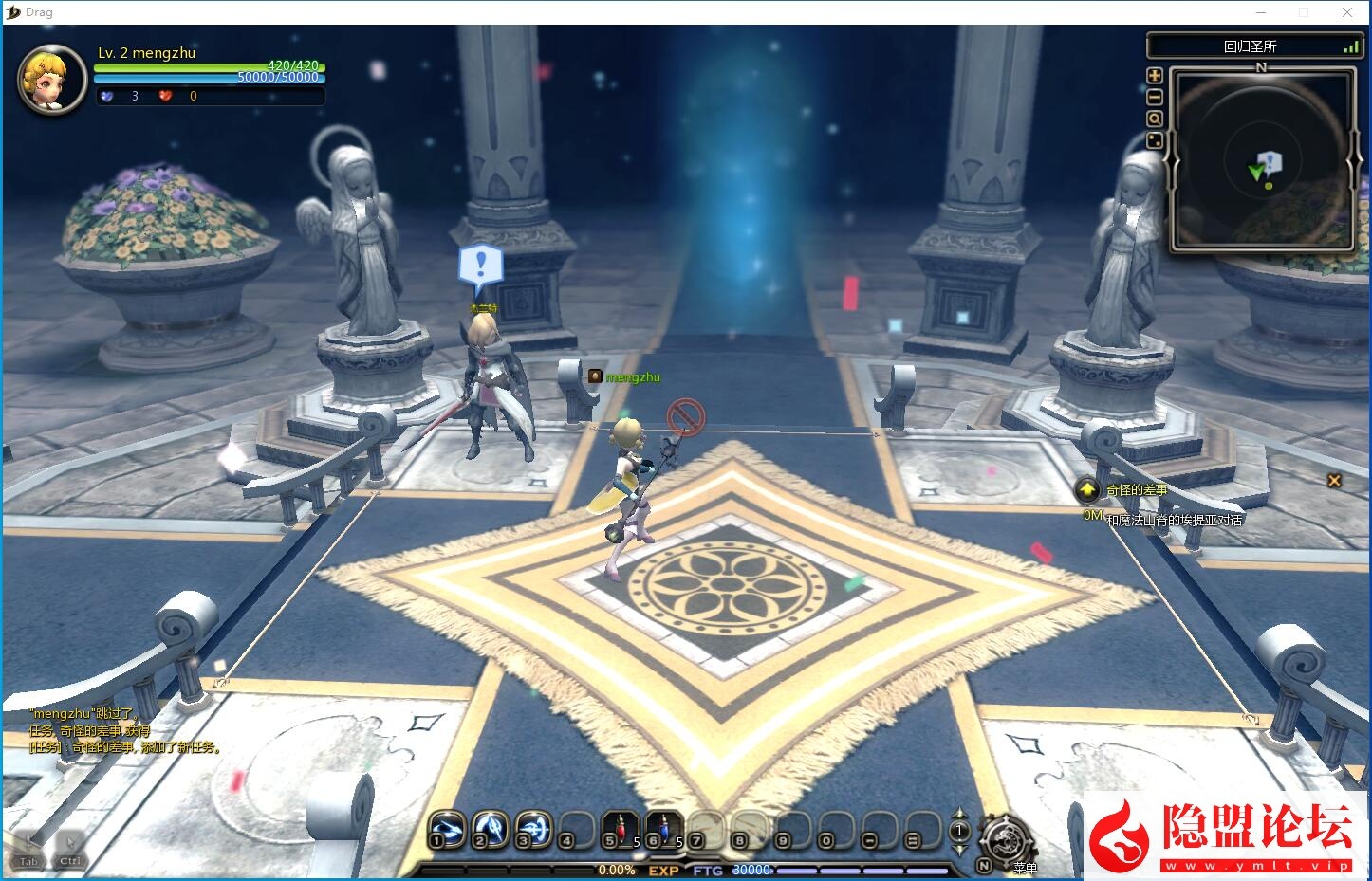The image size is (1372, 881).
Task: Click the magnifier button beside the minimap
Action: coord(1155,119)
